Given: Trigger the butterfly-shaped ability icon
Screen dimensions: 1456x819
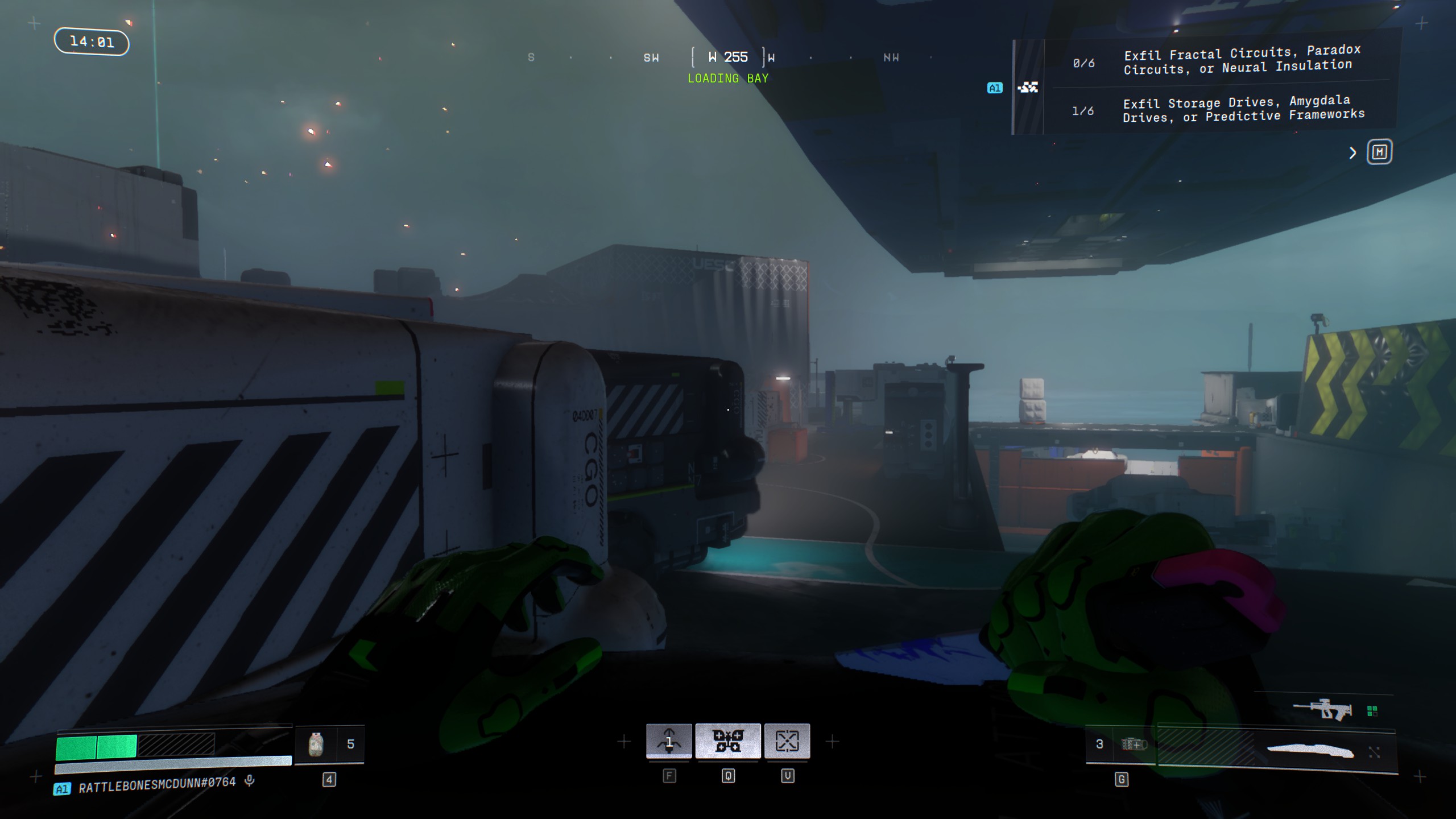Looking at the screenshot, I should coord(728,741).
